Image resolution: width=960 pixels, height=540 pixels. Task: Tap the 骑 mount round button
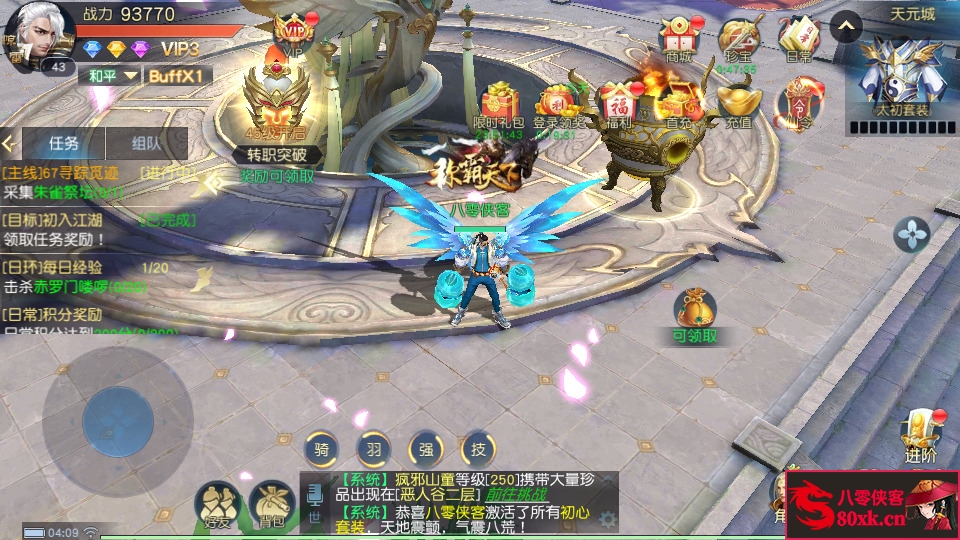tap(321, 448)
